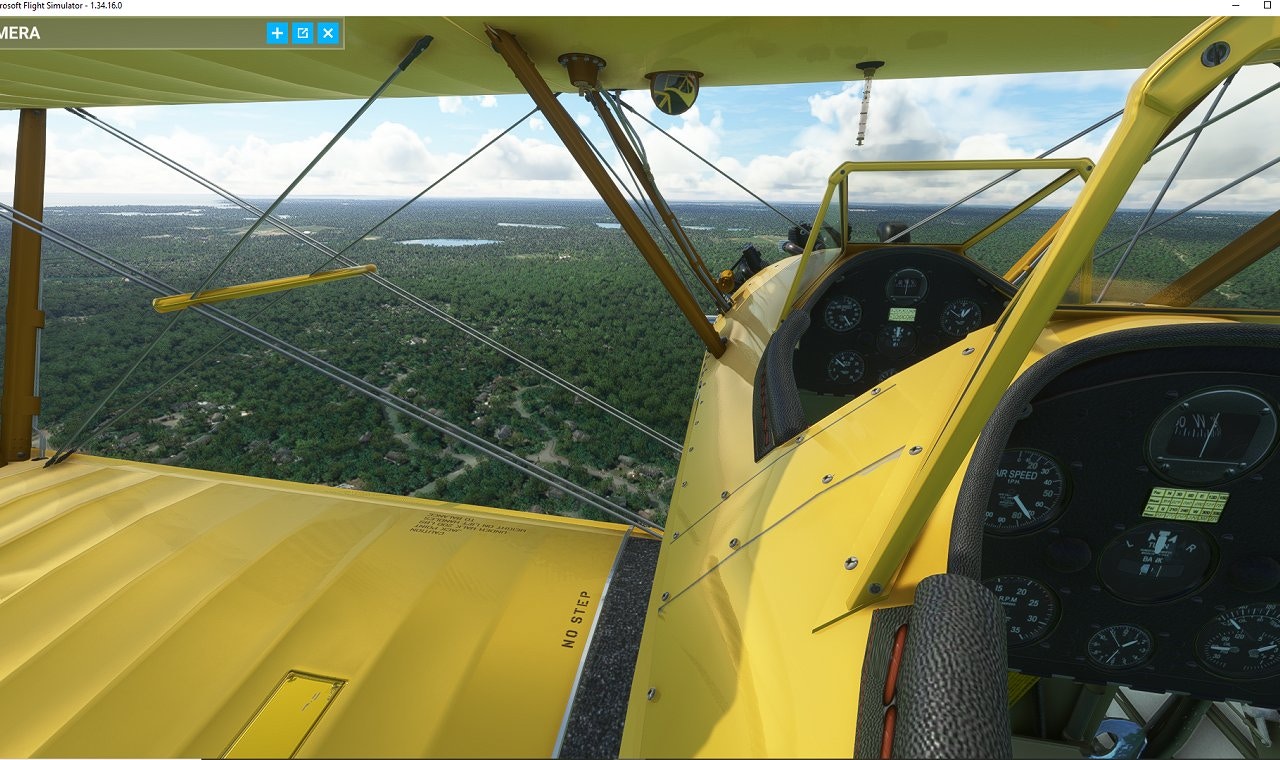The image size is (1280, 760).
Task: Click the plus button on the Camera panel
Action: 277,33
